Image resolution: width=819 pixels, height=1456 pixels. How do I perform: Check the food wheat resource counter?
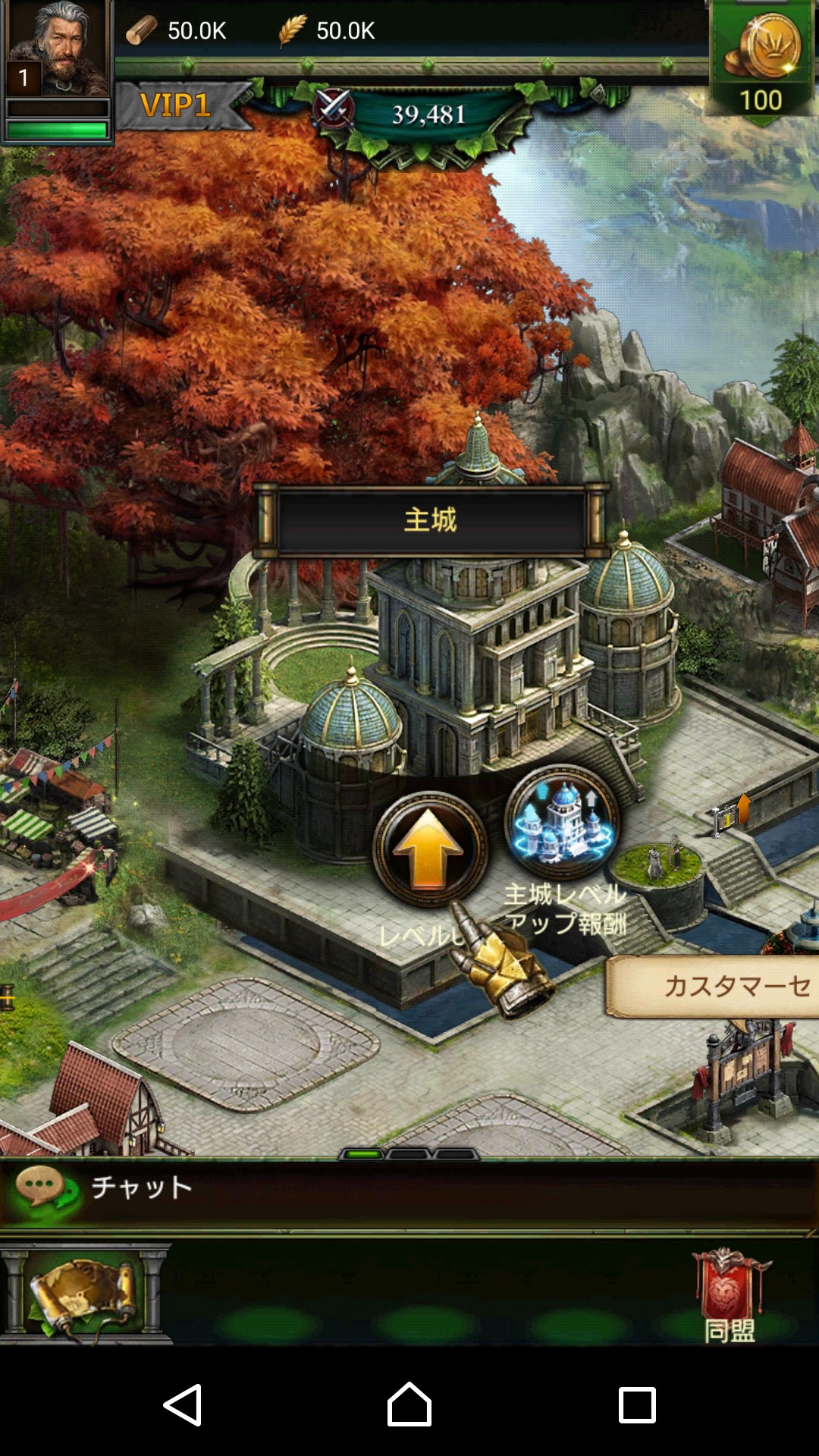328,30
